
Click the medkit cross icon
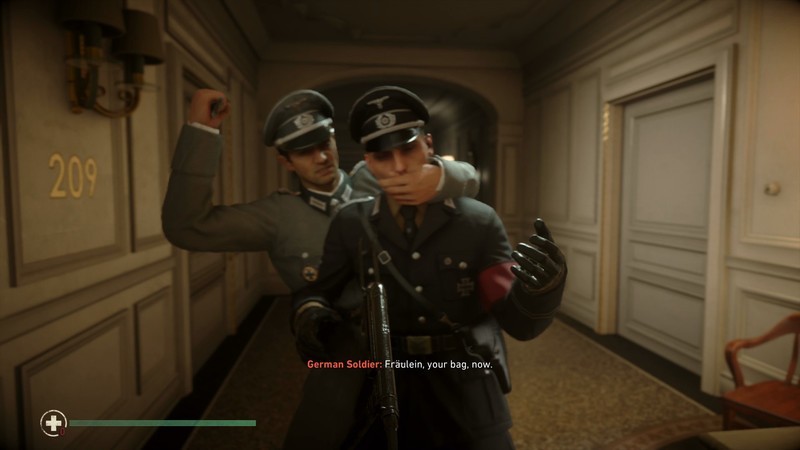pos(52,423)
